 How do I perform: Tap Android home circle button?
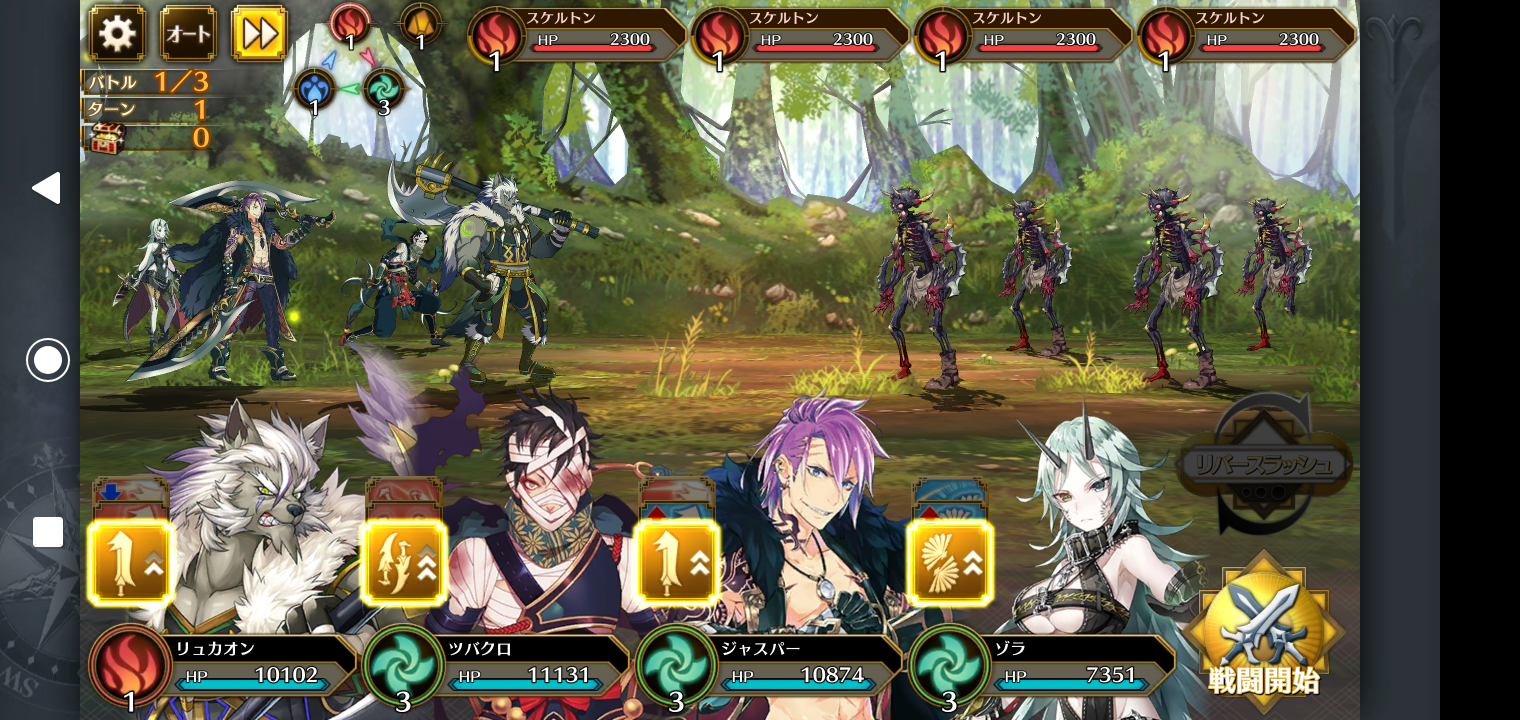click(x=48, y=360)
